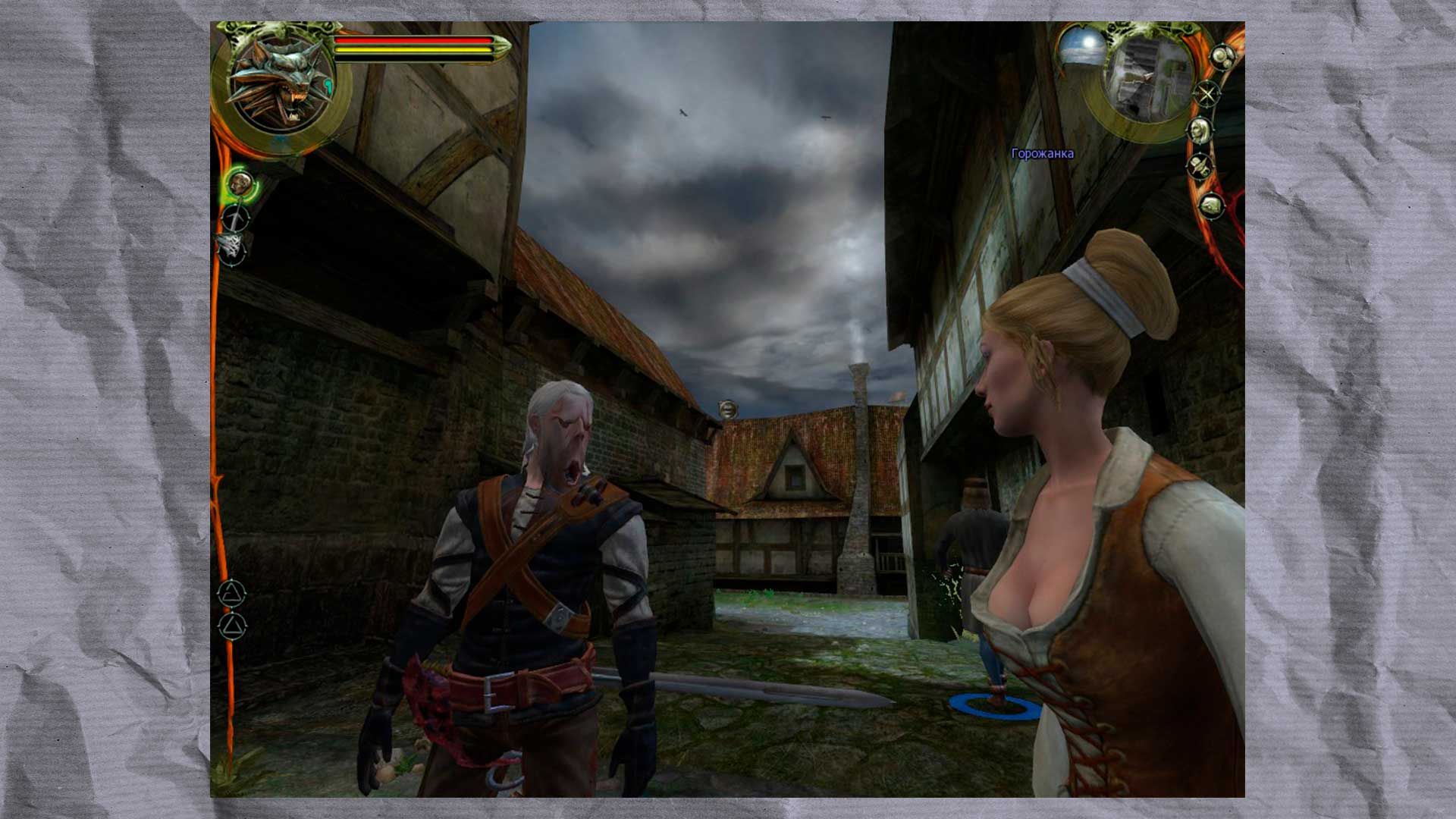The width and height of the screenshot is (1456, 819).
Task: Select the hand-to-hand combat style icon
Action: click(240, 184)
